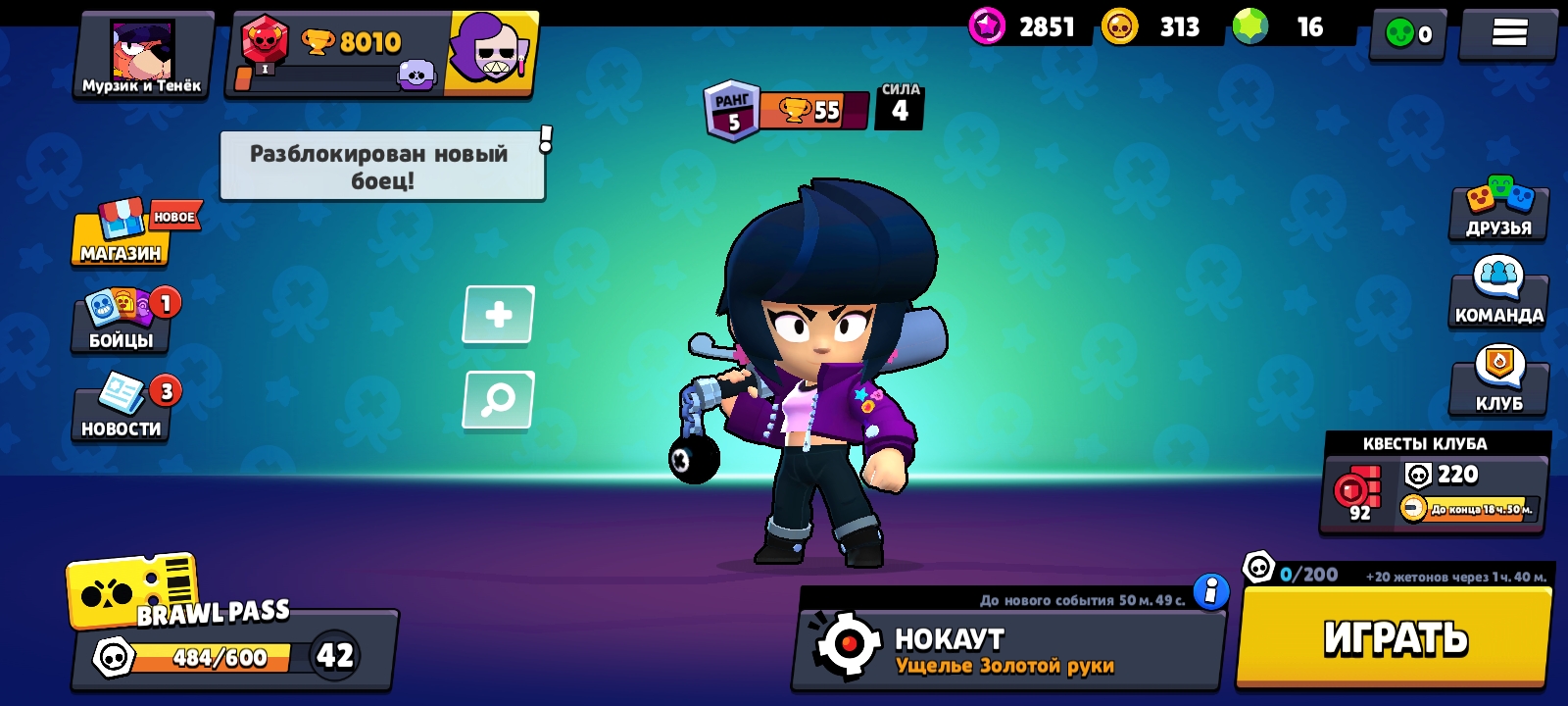Image resolution: width=1568 pixels, height=706 pixels.
Task: Click the magnifying glass button
Action: click(x=499, y=399)
